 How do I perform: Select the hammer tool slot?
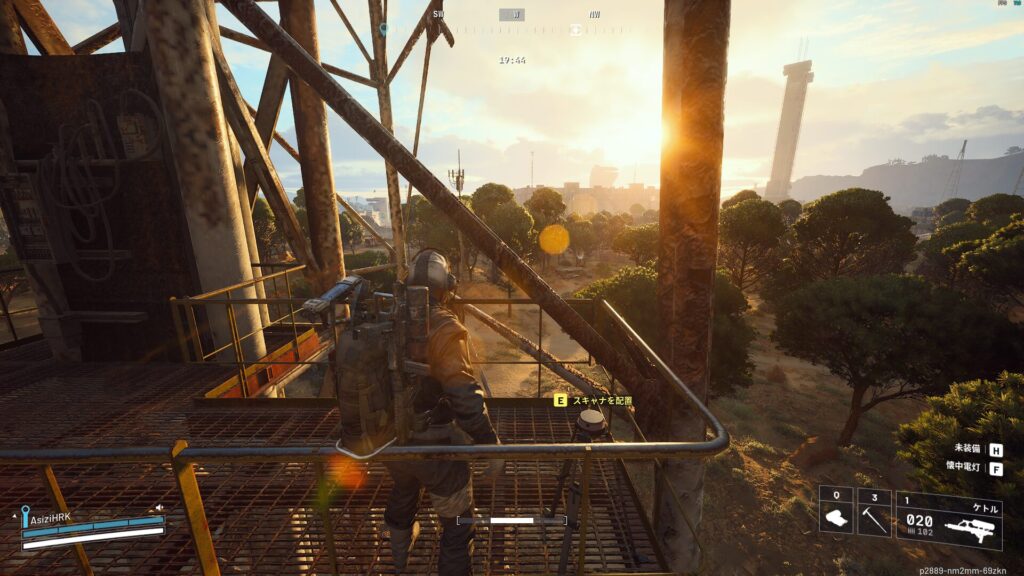[x=874, y=512]
